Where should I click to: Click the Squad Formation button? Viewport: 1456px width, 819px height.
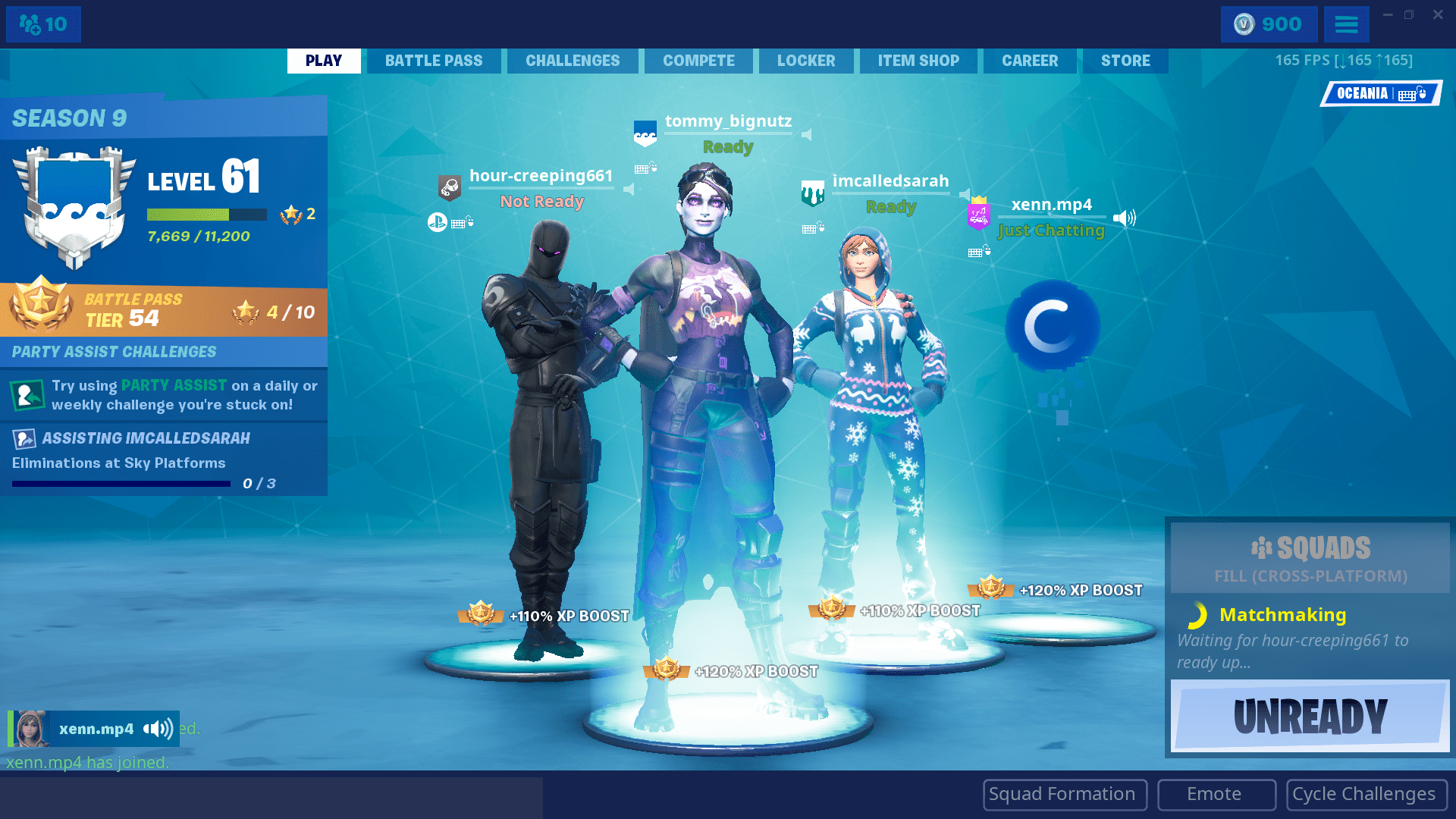coord(1064,794)
